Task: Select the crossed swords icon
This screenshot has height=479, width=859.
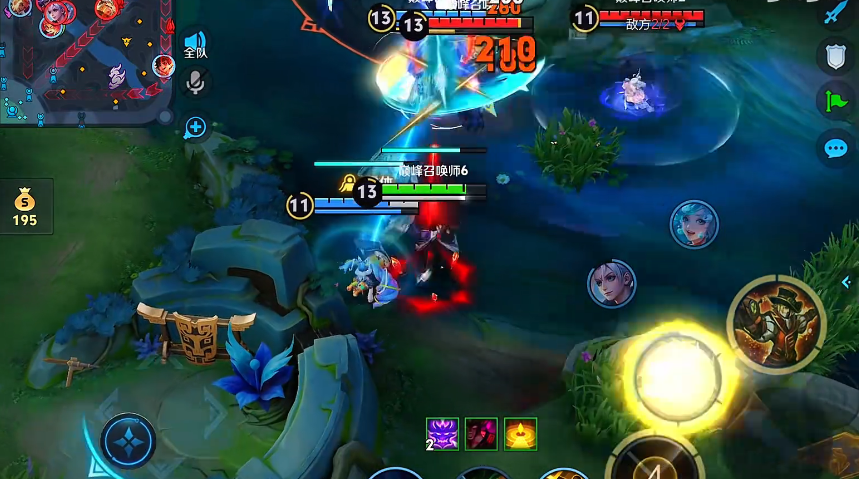Action: tap(835, 14)
